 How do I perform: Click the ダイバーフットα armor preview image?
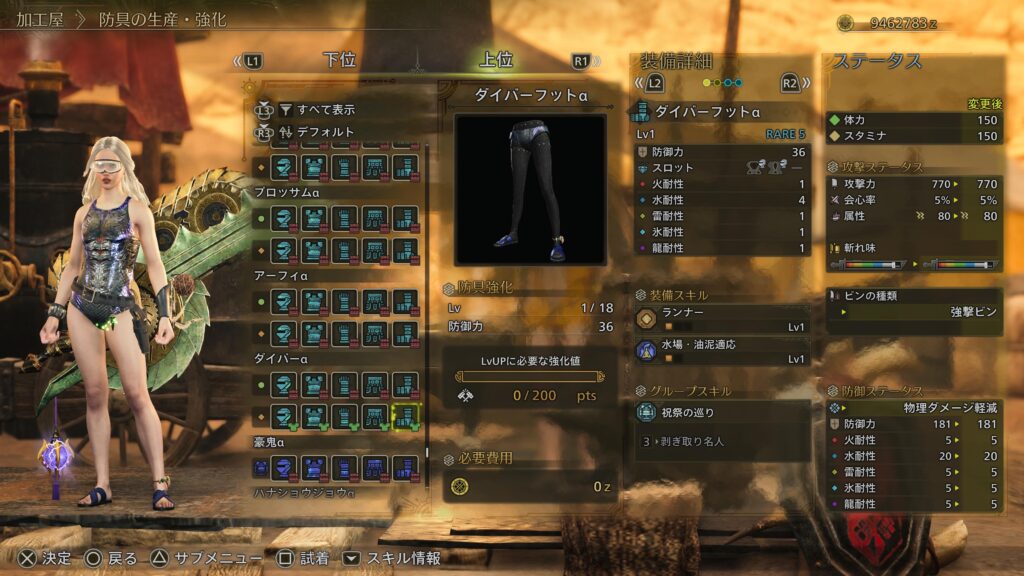click(x=530, y=189)
